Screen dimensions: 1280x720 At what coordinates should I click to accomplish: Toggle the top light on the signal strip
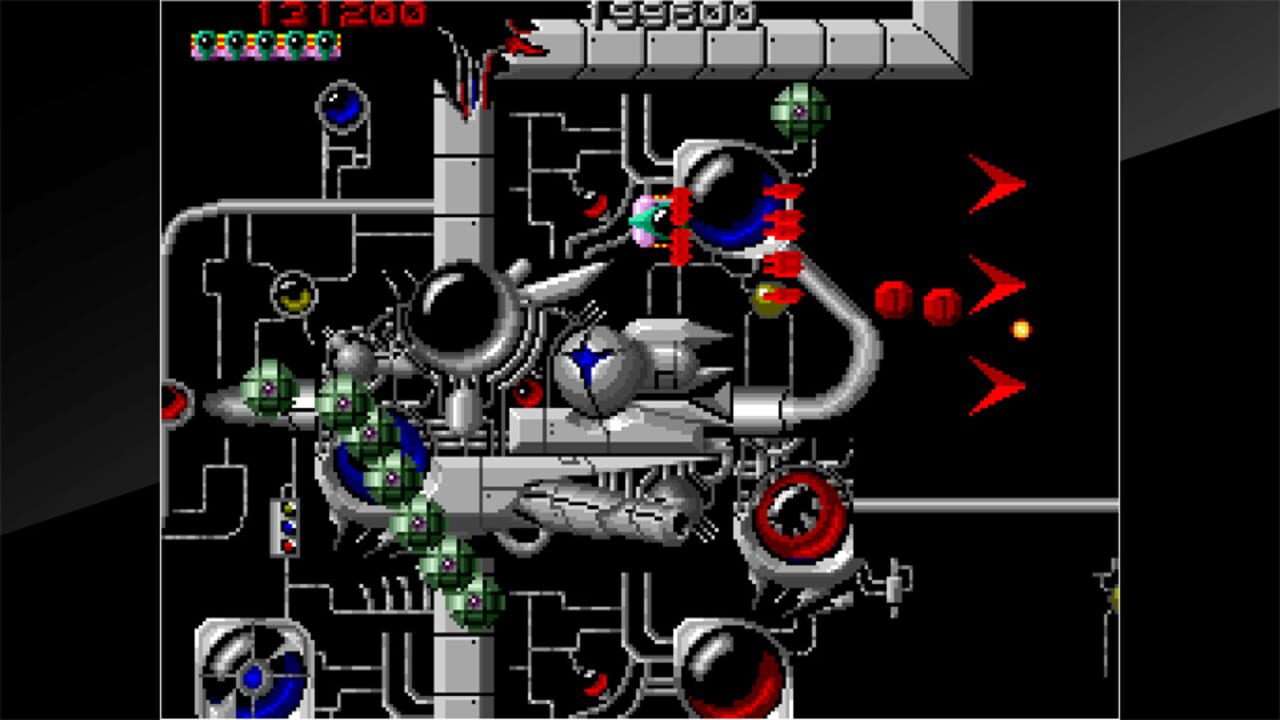tap(288, 507)
